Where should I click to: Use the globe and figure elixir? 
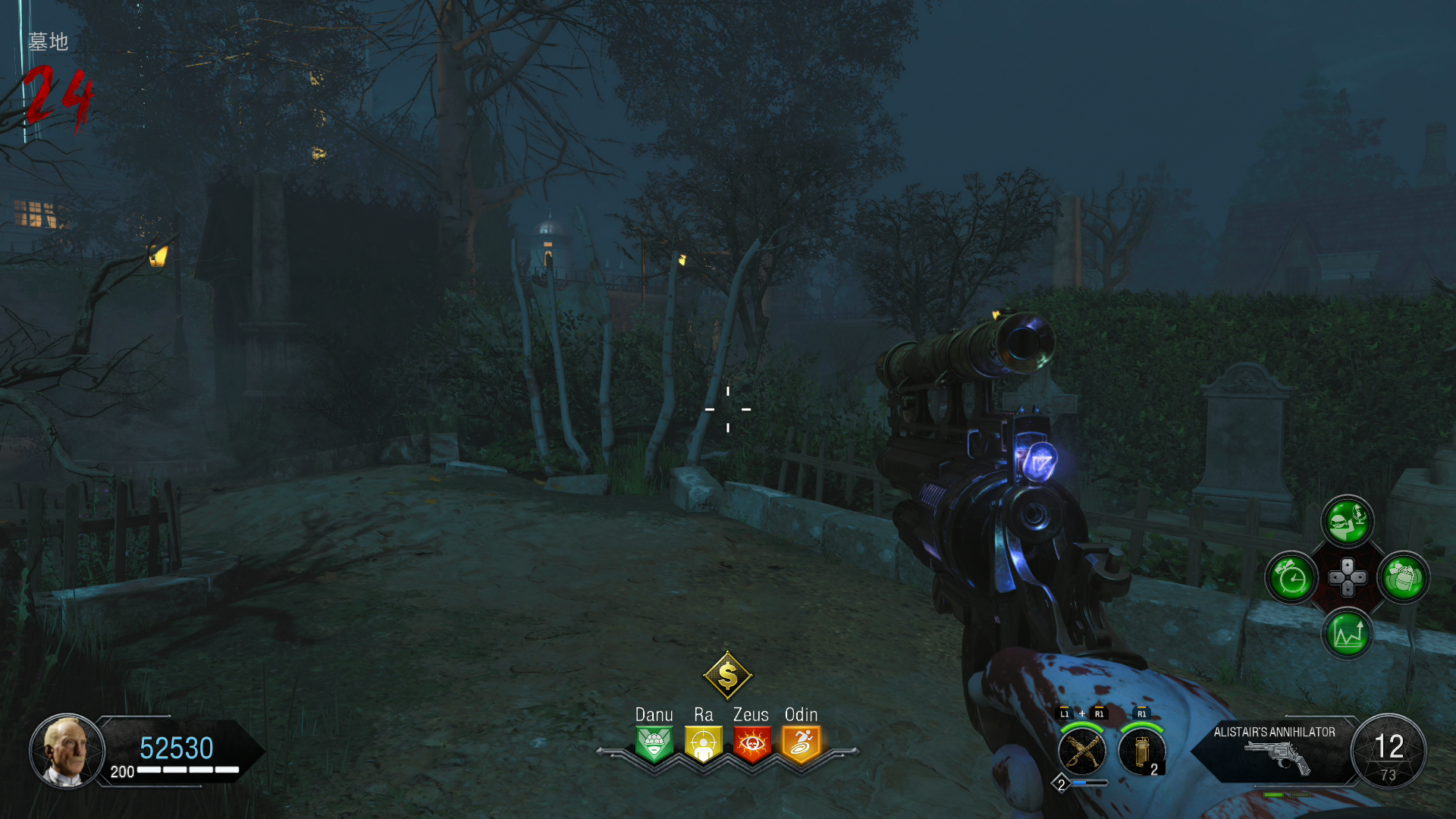click(x=1348, y=521)
